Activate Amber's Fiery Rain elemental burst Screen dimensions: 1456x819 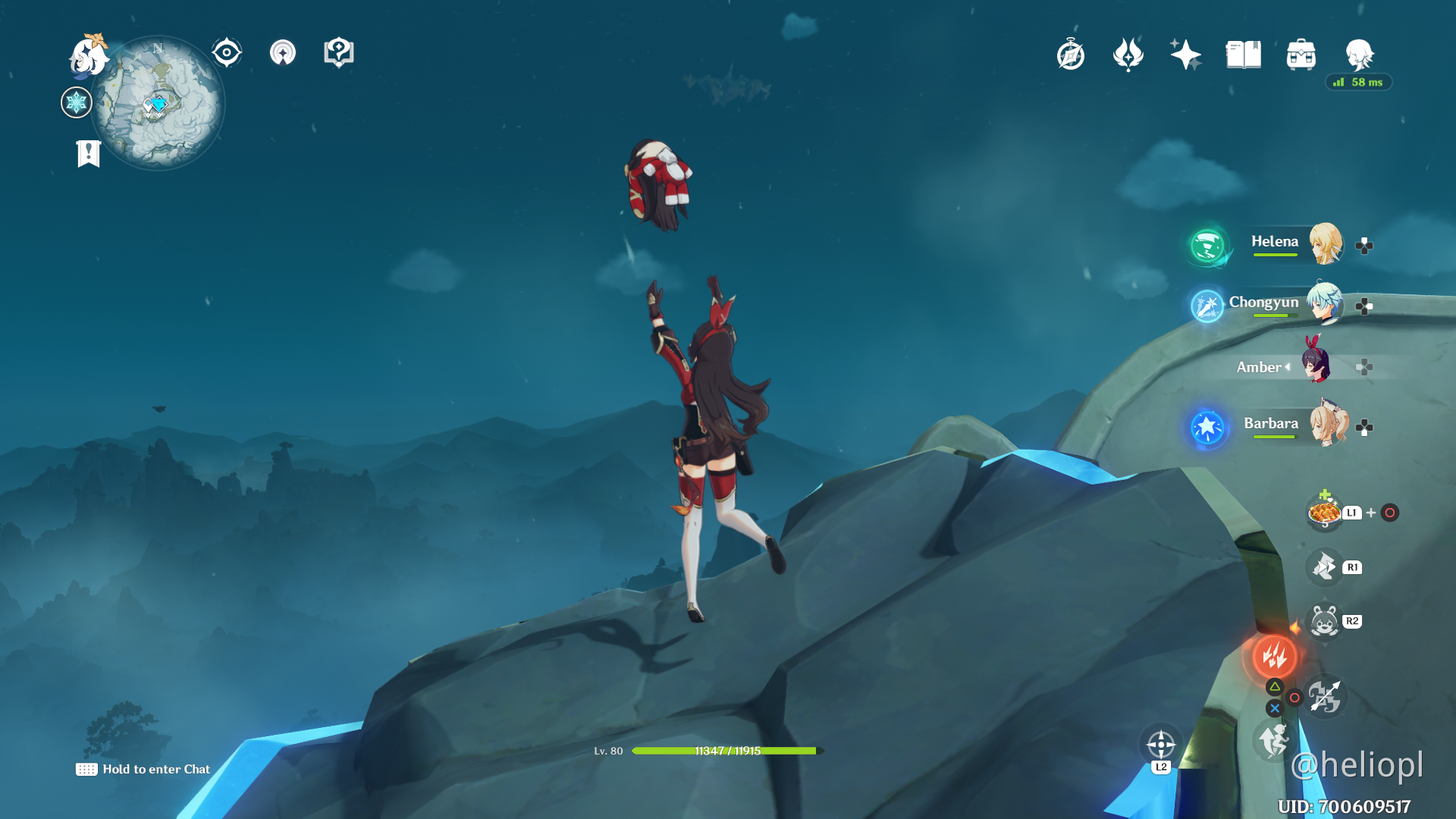click(1275, 657)
